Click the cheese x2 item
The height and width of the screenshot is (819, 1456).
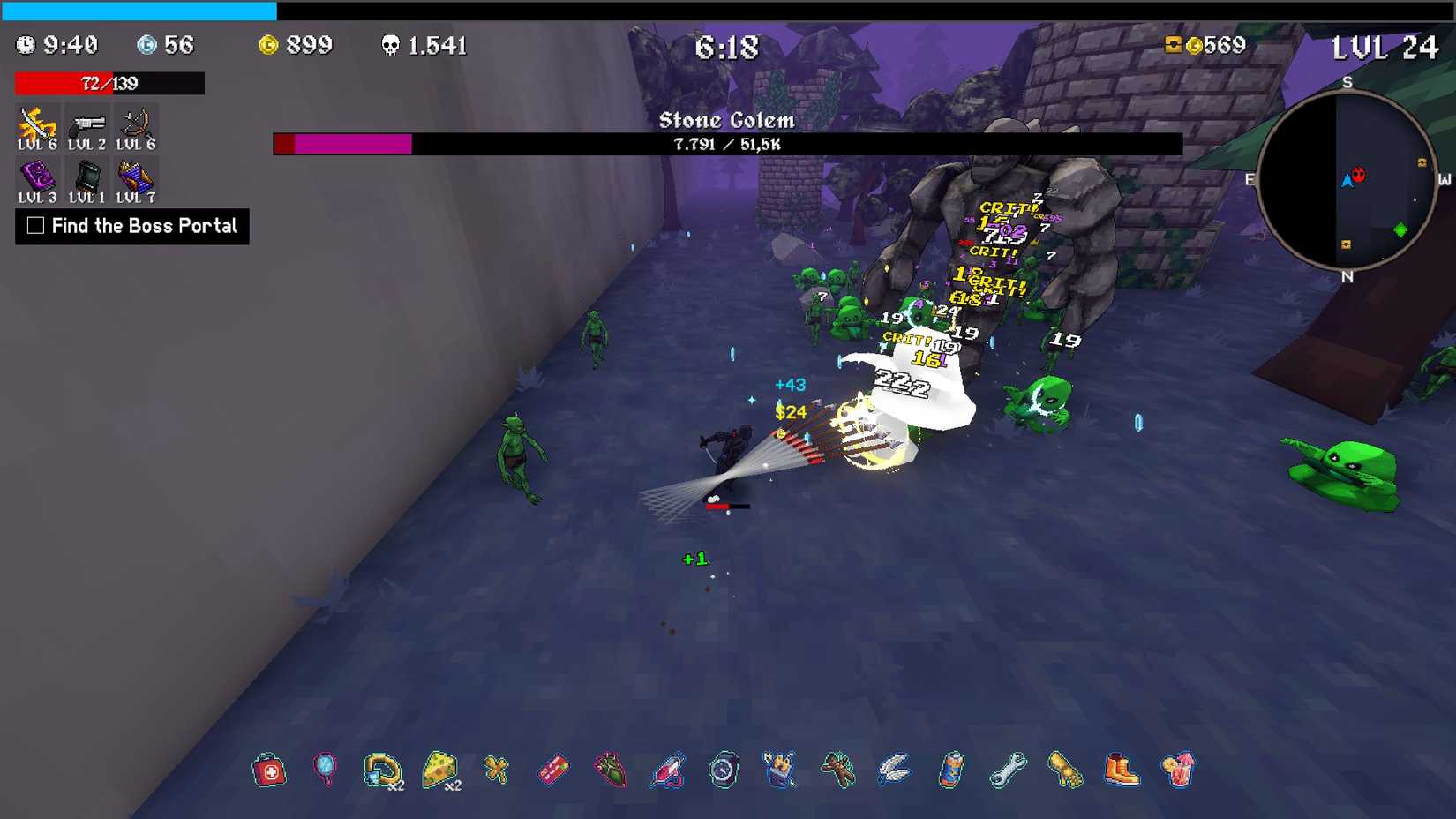(x=440, y=770)
